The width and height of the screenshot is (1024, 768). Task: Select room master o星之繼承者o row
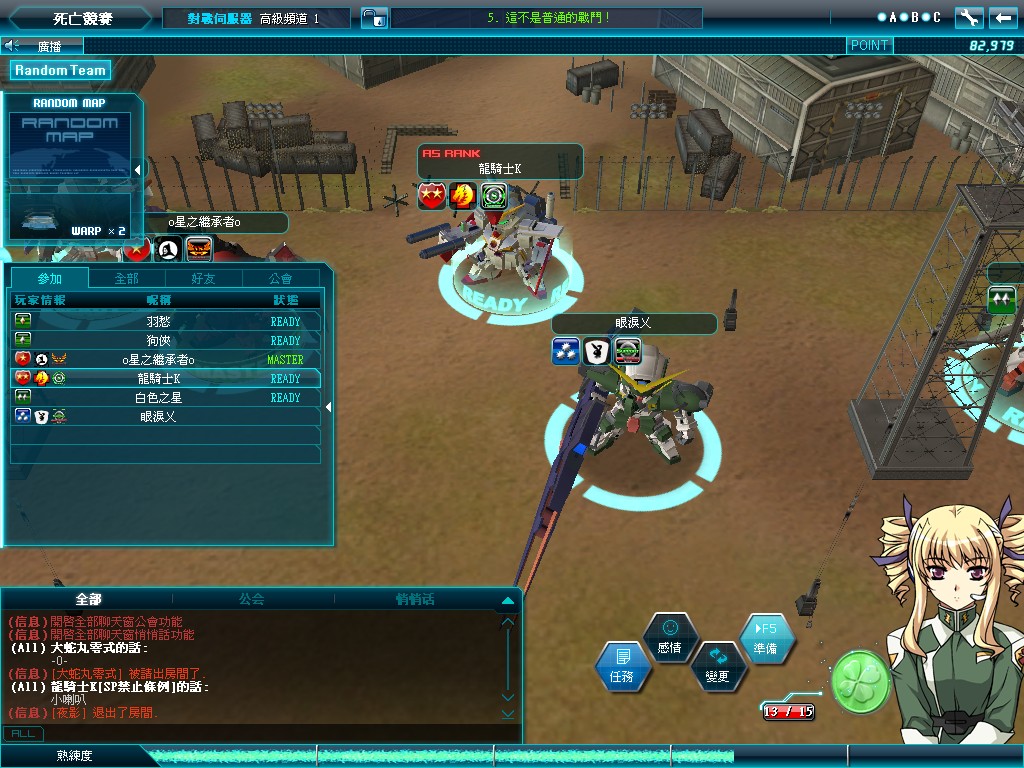tap(165, 359)
